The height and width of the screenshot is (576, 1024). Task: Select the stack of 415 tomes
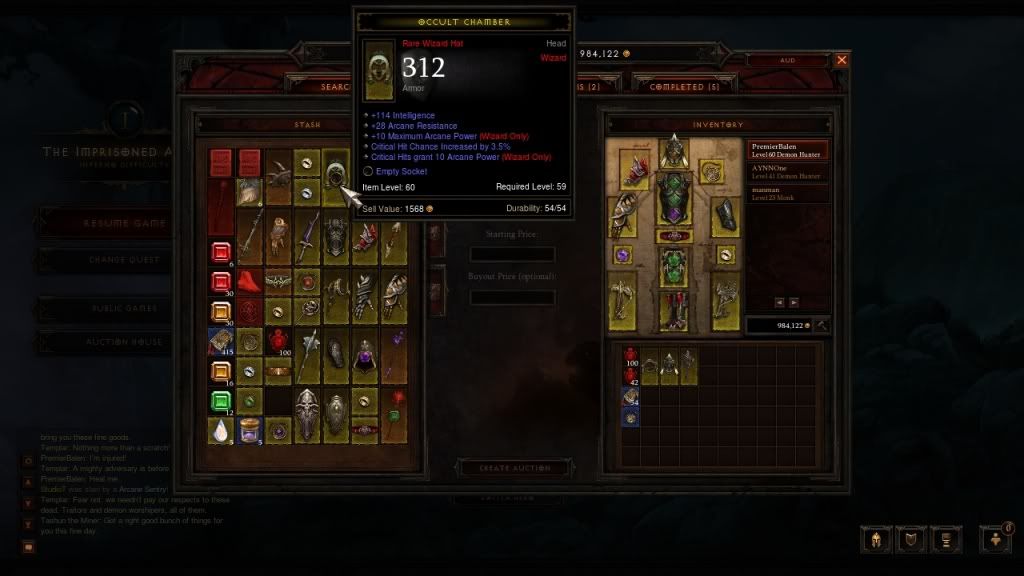point(221,342)
